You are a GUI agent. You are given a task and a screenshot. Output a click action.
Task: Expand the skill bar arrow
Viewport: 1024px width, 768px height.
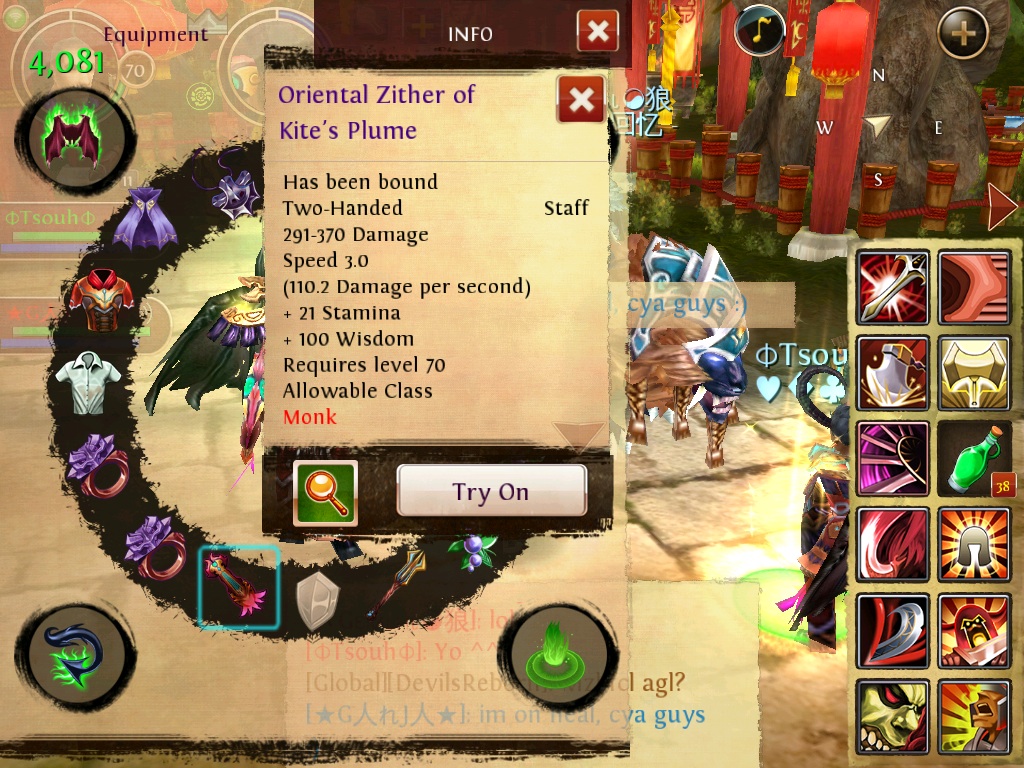pos(1001,207)
